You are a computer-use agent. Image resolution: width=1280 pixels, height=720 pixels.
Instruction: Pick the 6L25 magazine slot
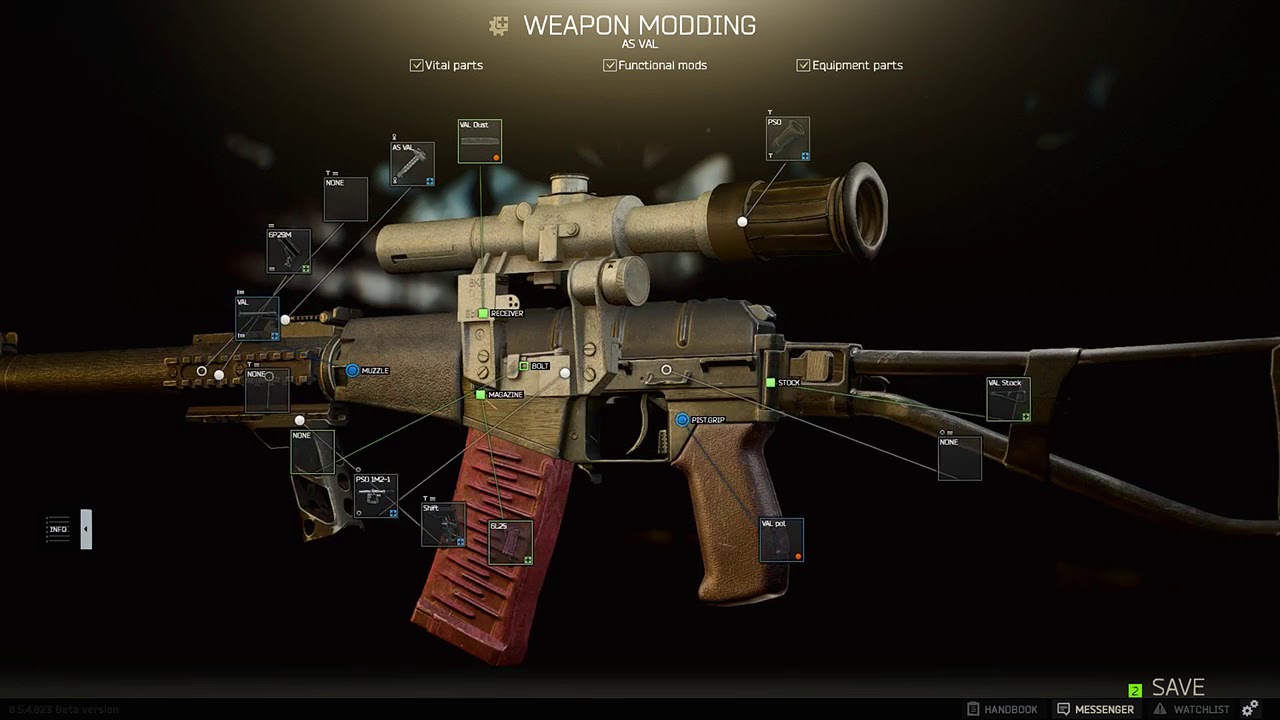point(510,542)
